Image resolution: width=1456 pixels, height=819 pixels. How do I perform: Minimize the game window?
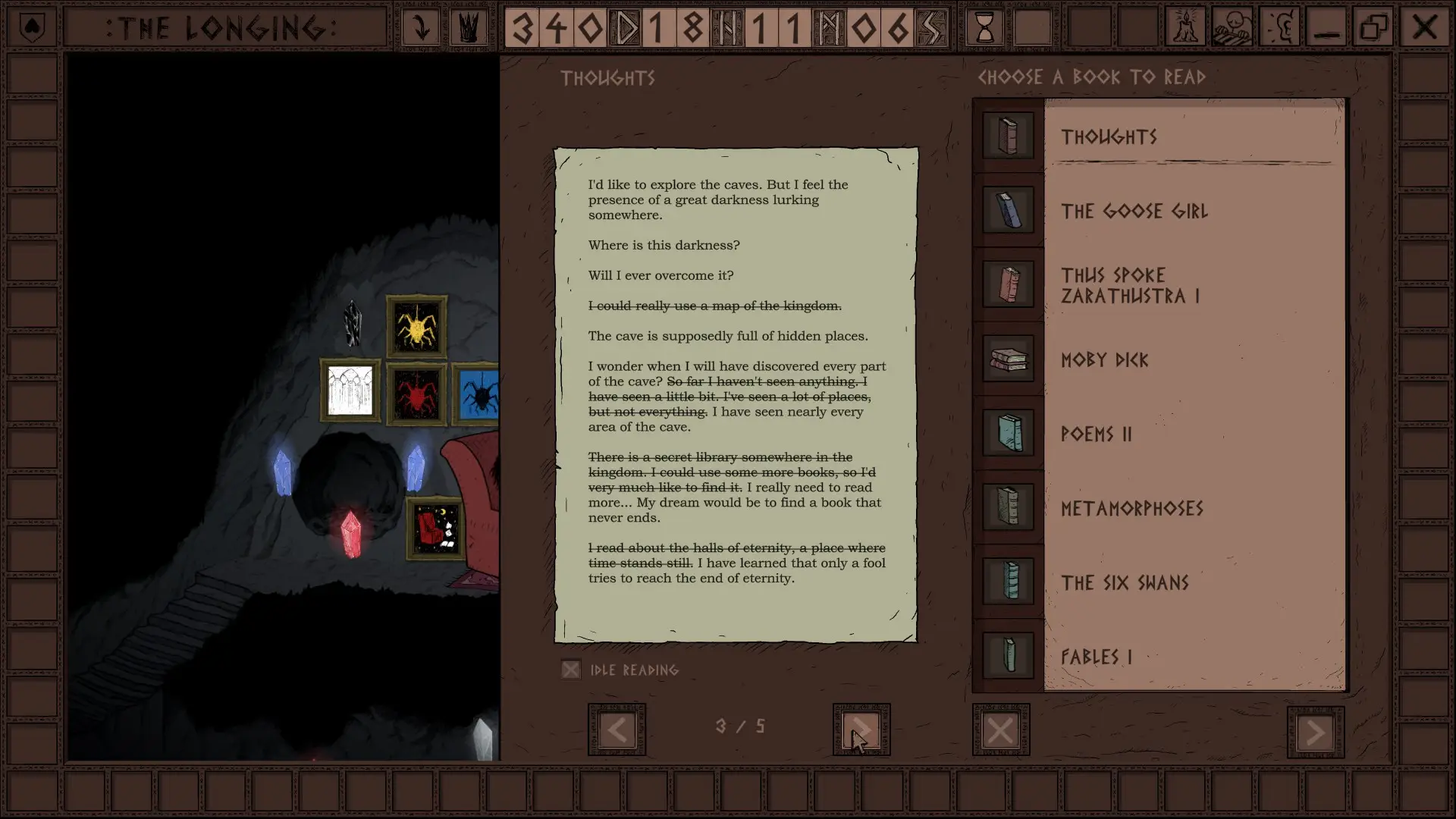click(x=1326, y=28)
